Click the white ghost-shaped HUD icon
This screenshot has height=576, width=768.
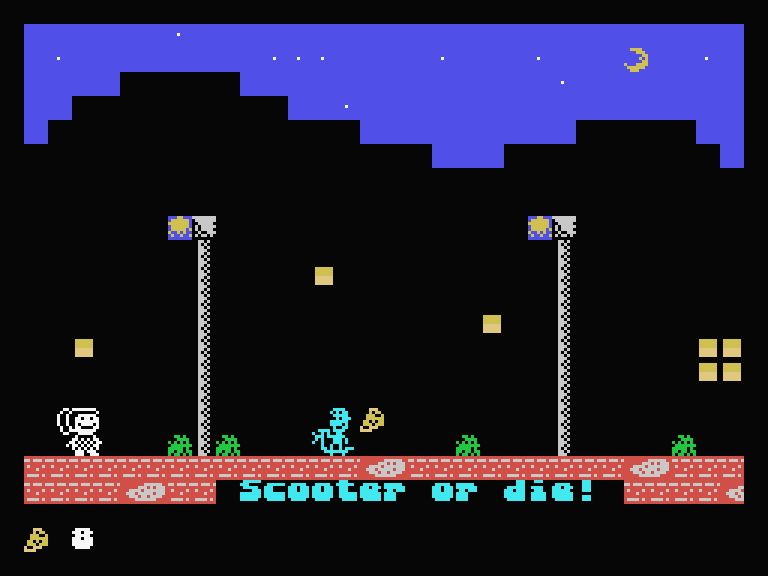coord(83,539)
